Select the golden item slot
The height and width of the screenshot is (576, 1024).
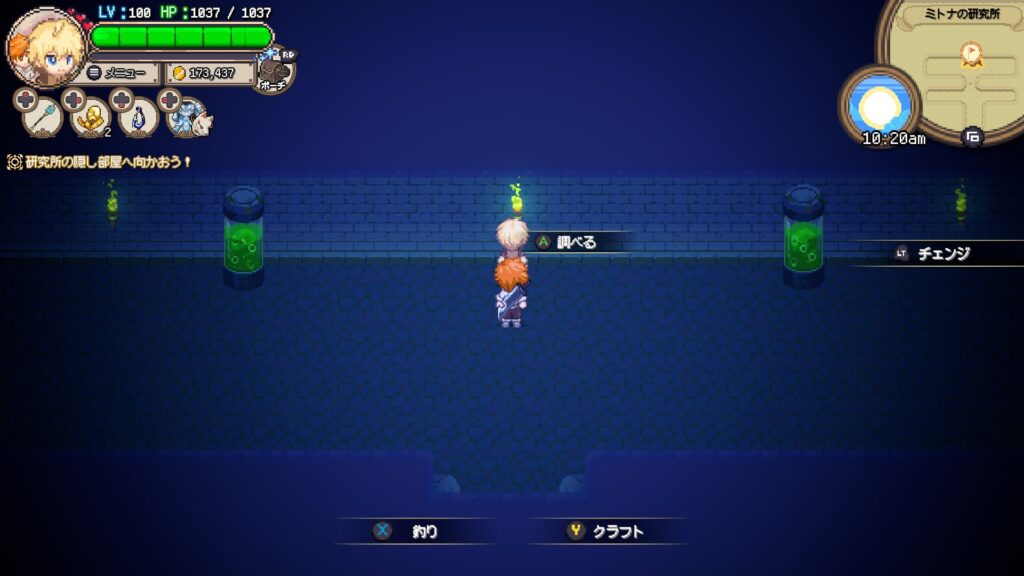(91, 118)
